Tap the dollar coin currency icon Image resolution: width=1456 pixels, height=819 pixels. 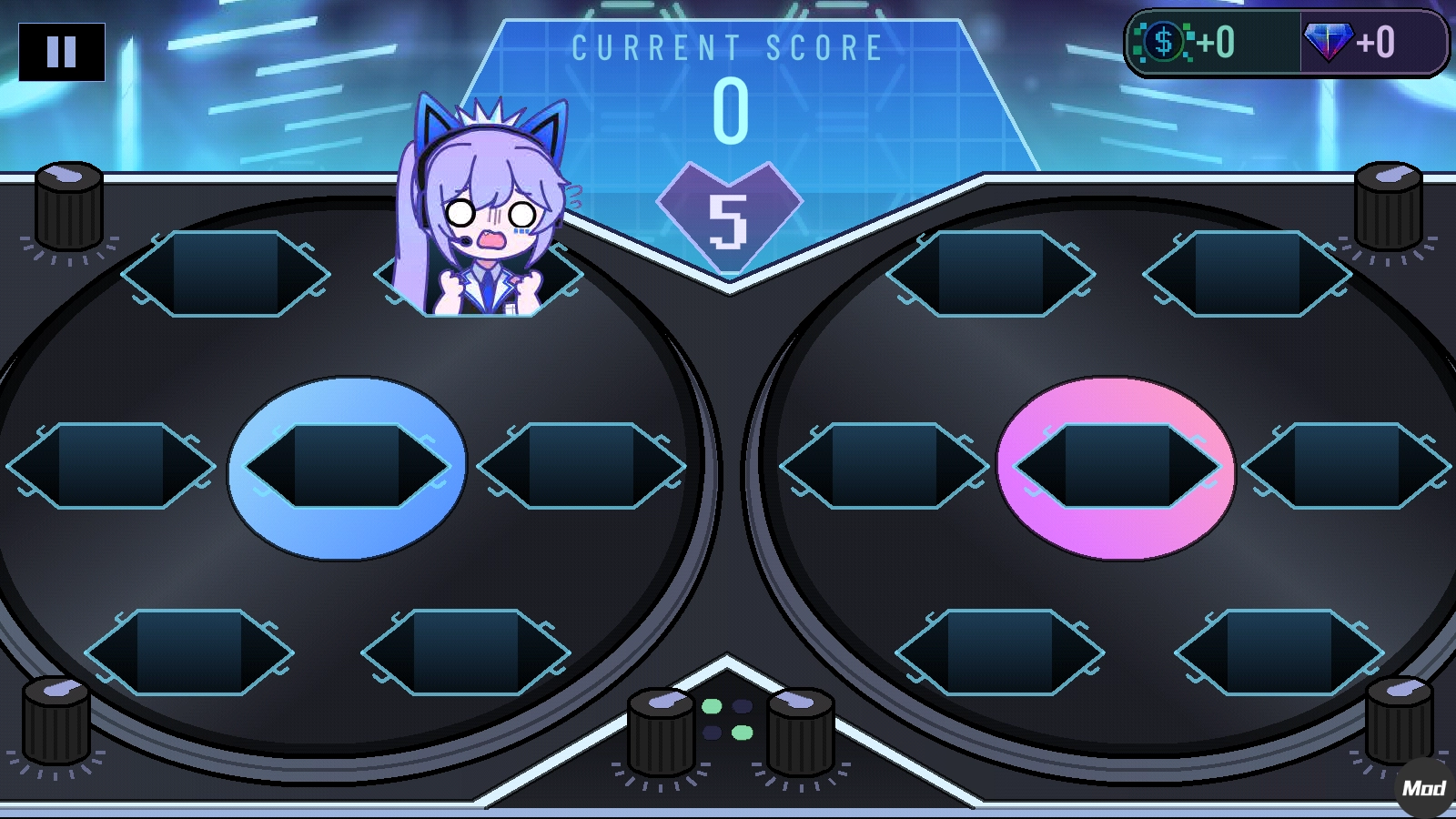1163,41
